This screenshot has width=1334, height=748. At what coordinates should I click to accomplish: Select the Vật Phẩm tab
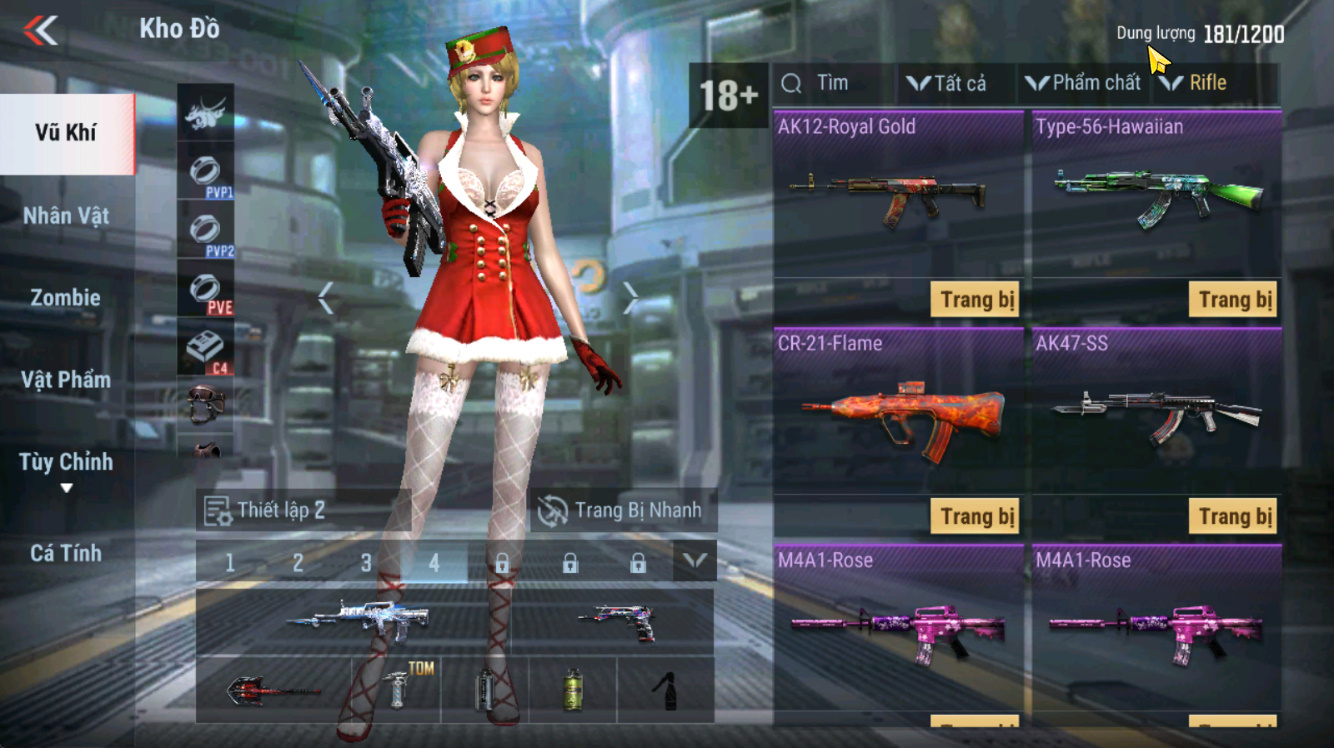[x=66, y=379]
